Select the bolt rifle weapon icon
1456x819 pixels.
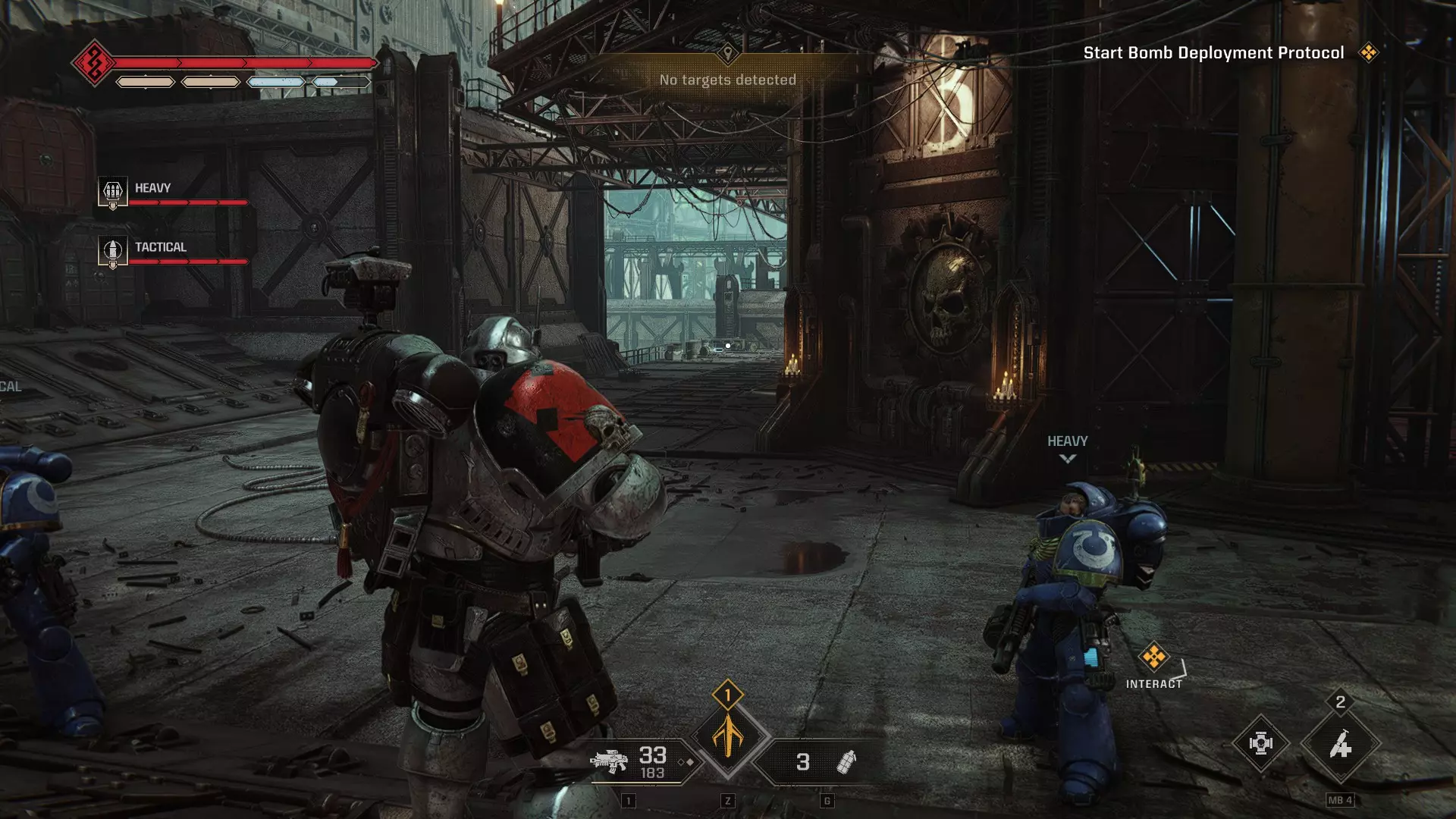(x=609, y=761)
